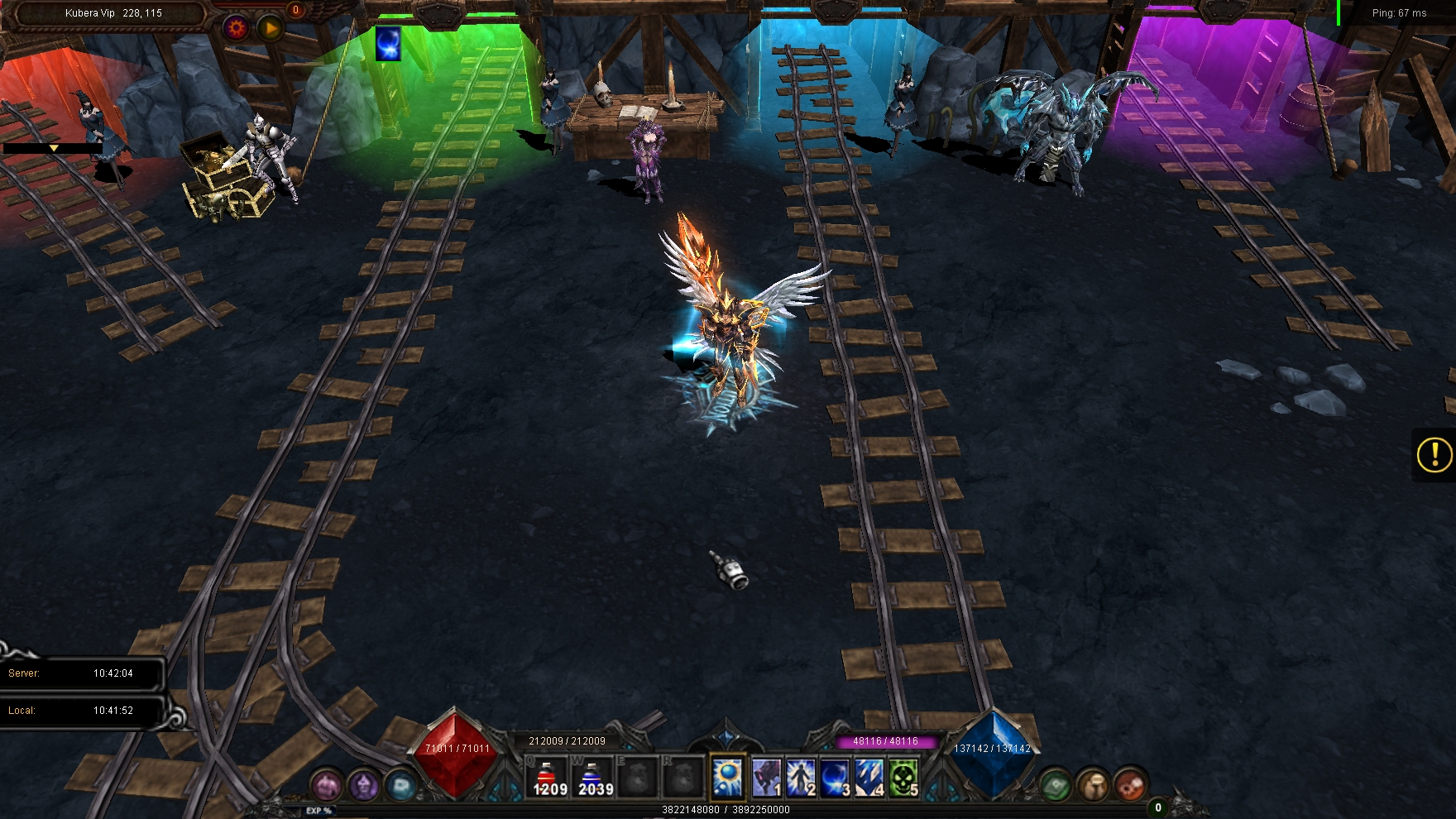The image size is (1456, 819).
Task: Open the teal chat bubble menu button
Action: pyautogui.click(x=400, y=784)
